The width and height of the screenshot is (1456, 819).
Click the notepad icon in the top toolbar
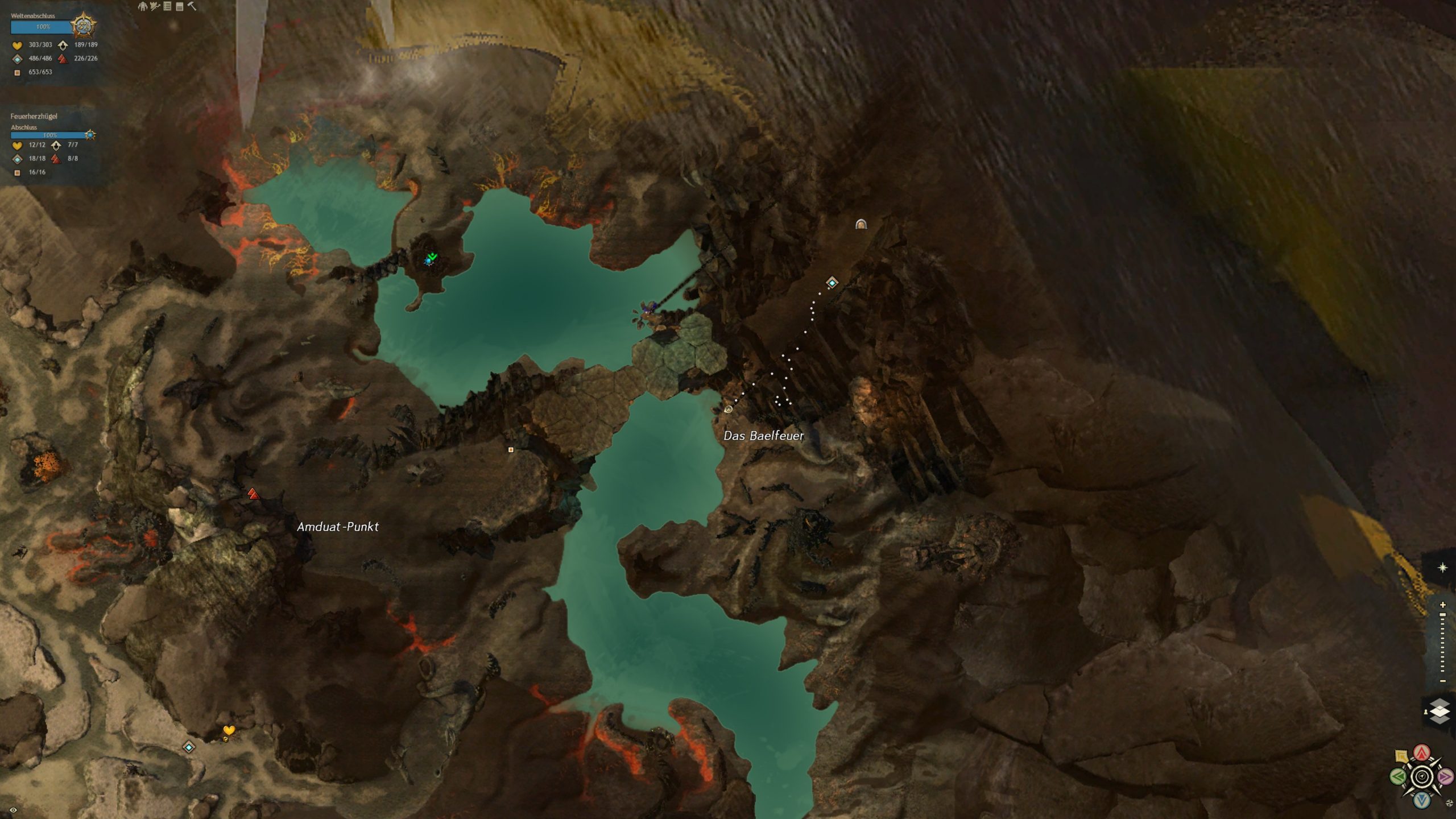coord(179,6)
